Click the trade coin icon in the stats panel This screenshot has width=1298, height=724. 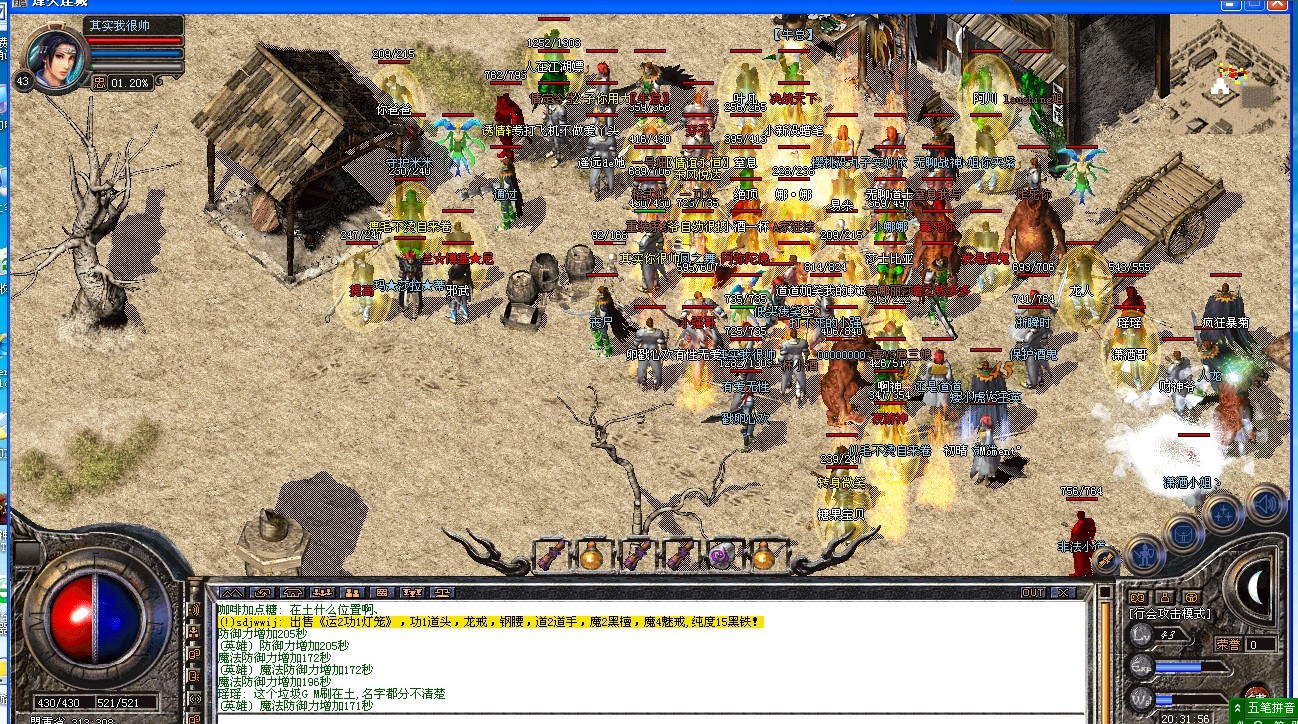point(1191,597)
